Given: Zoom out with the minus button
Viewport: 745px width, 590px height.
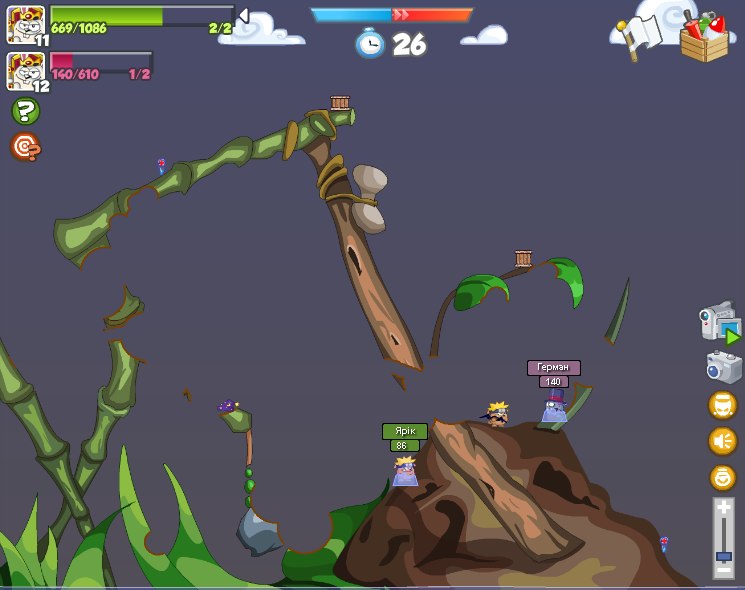Looking at the screenshot, I should (723, 570).
